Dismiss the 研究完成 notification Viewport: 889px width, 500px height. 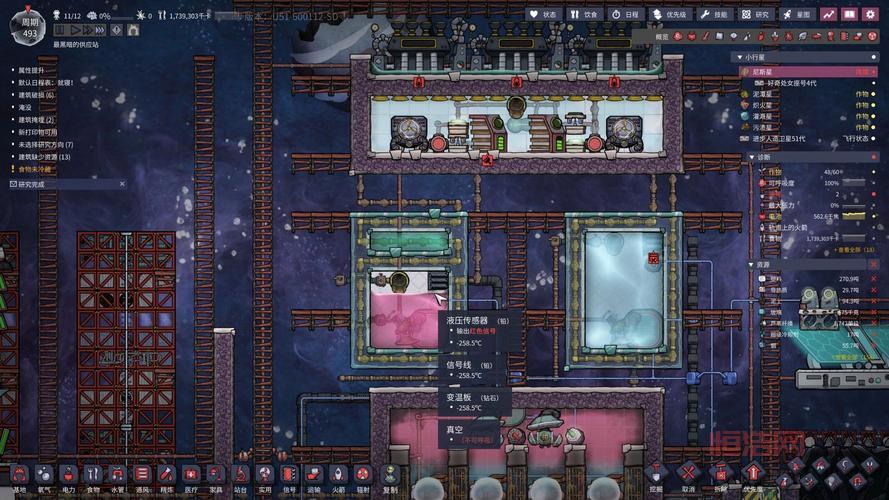122,184
